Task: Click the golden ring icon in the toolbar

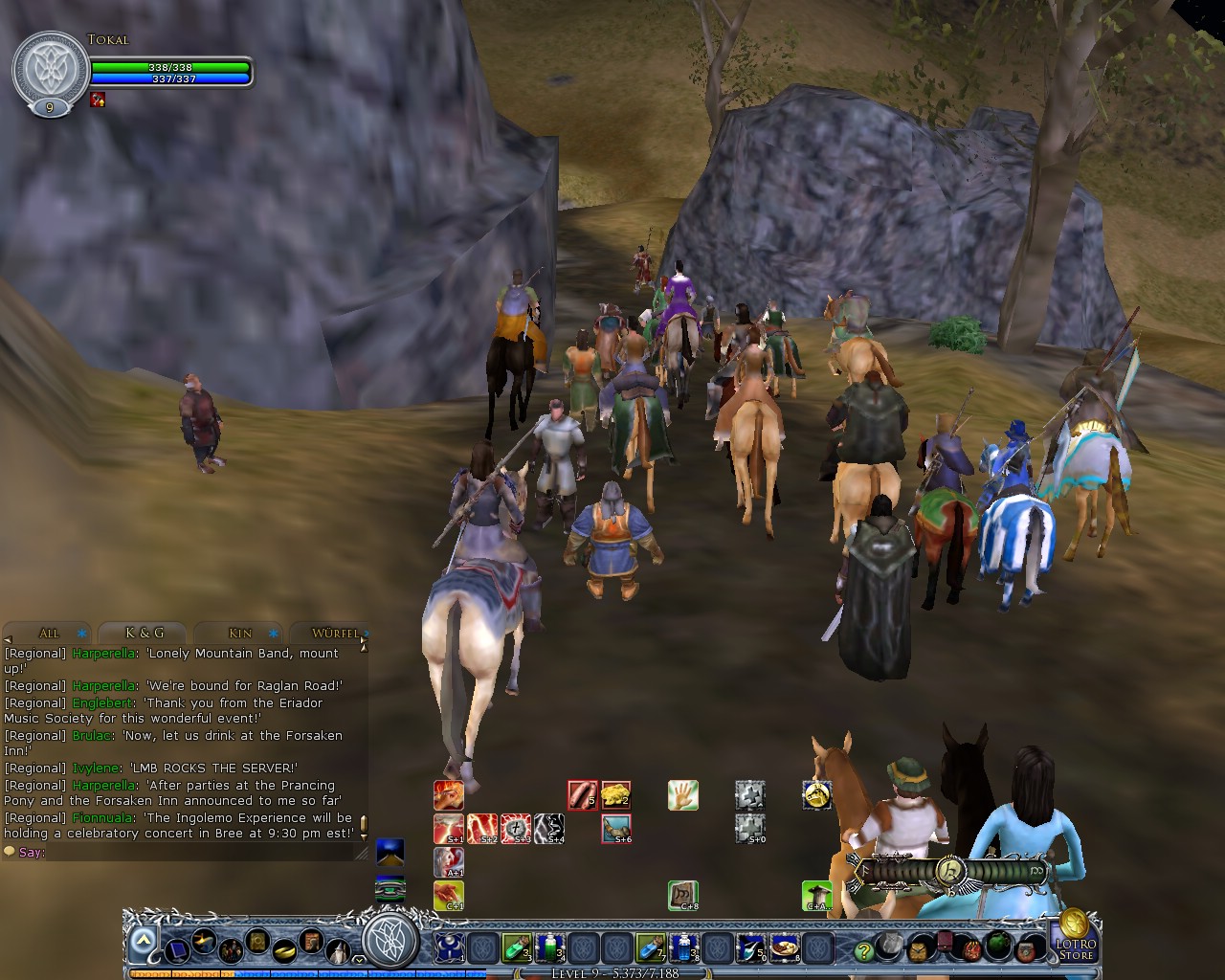Action: [283, 951]
